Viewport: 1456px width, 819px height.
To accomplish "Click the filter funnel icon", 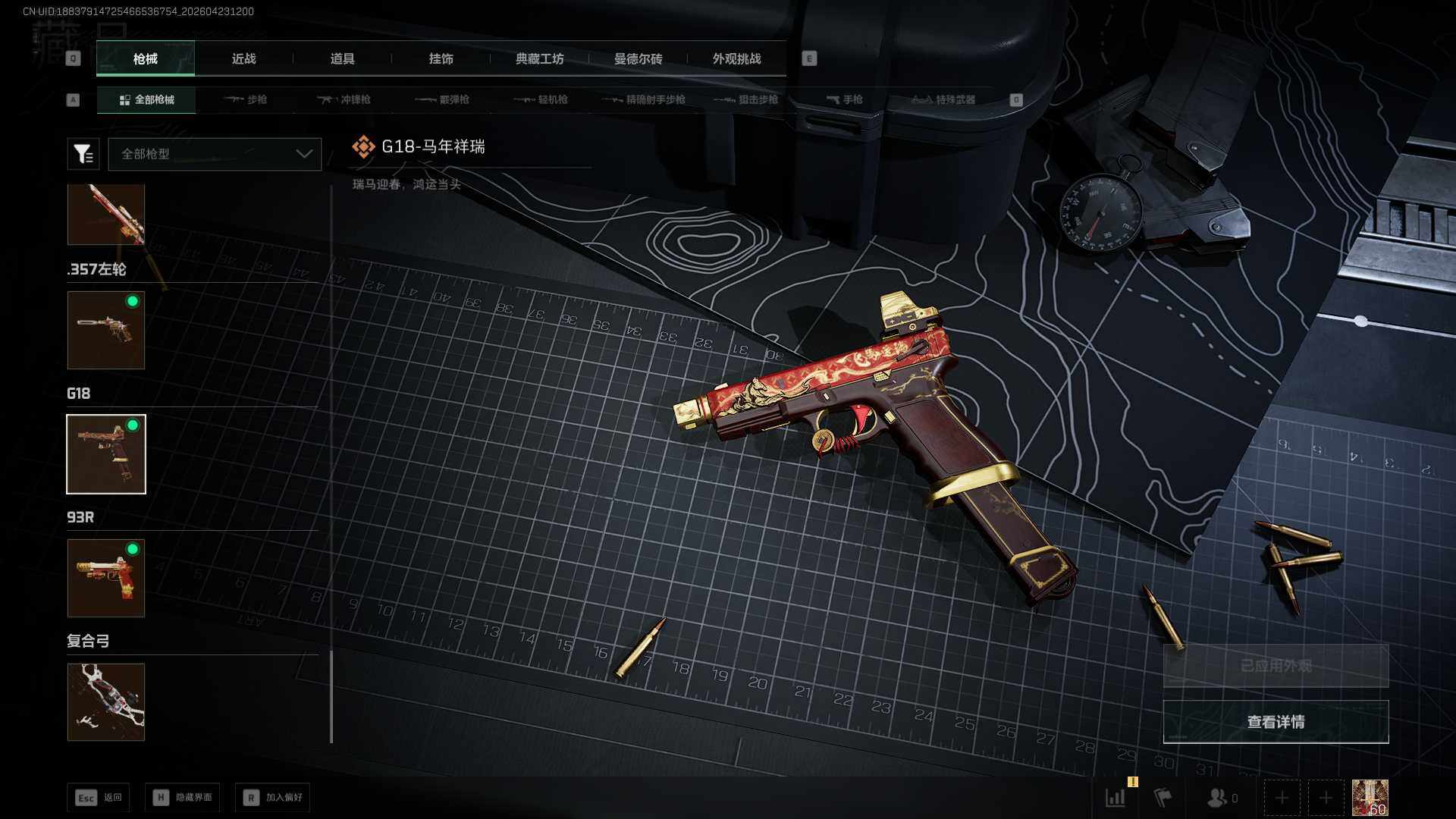I will tap(83, 154).
